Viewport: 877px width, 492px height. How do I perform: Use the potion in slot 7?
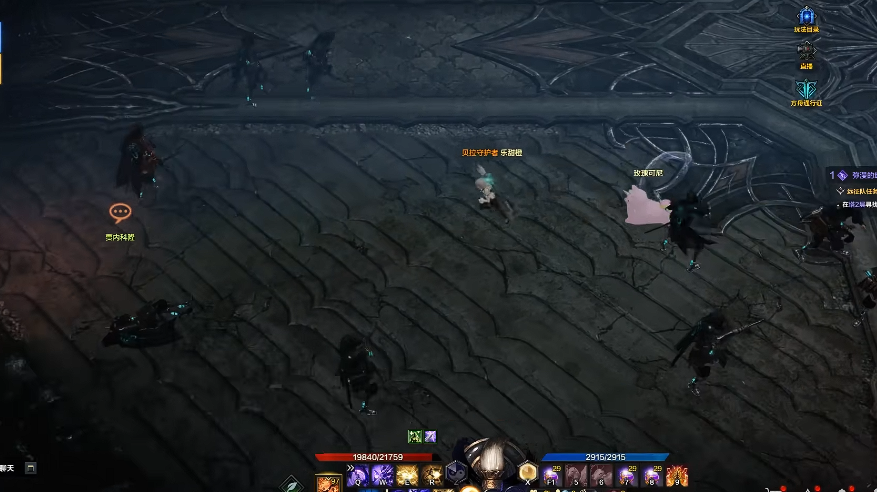point(627,476)
